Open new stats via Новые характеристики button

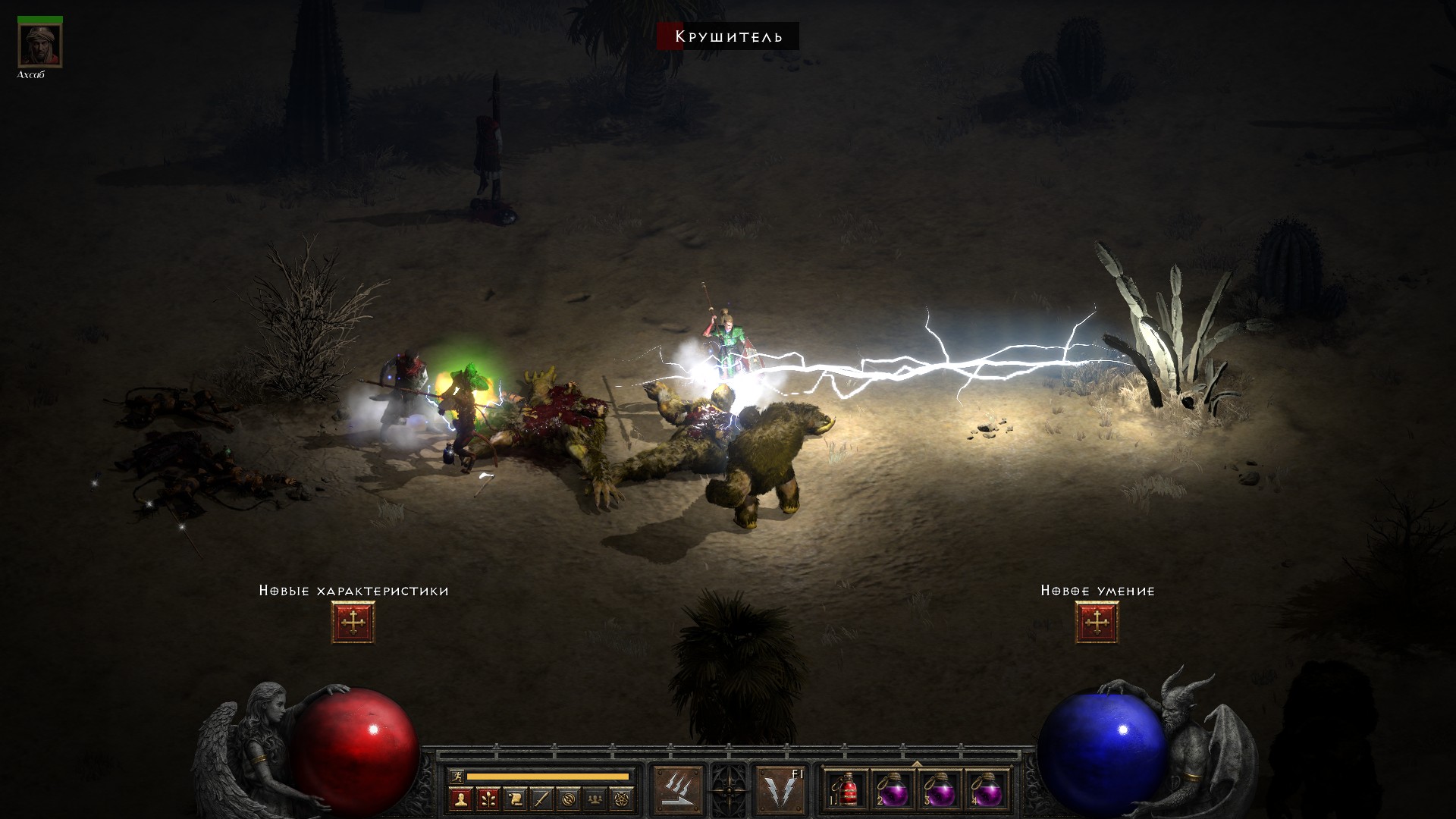click(x=353, y=623)
